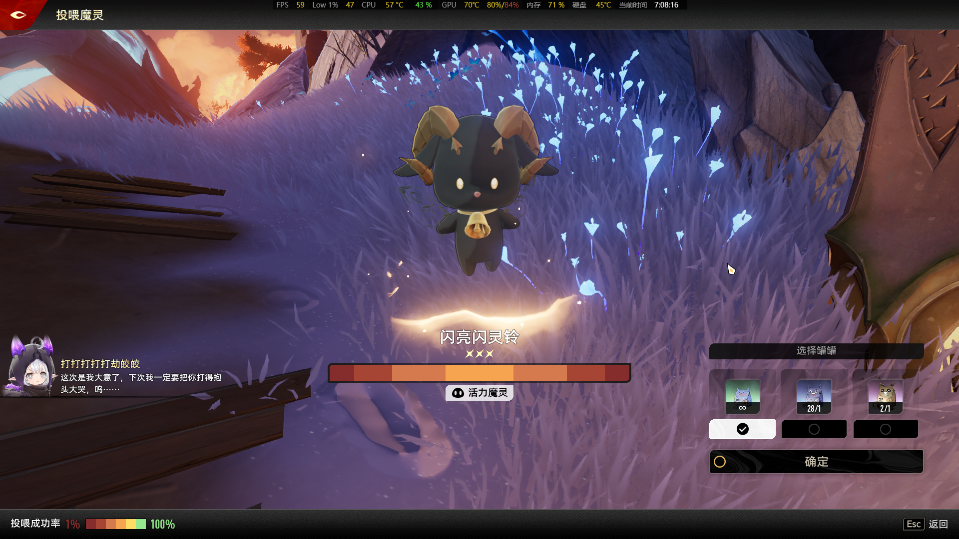Image resolution: width=959 pixels, height=539 pixels.
Task: Mark the selector under the 28/1 jar
Action: (x=814, y=429)
